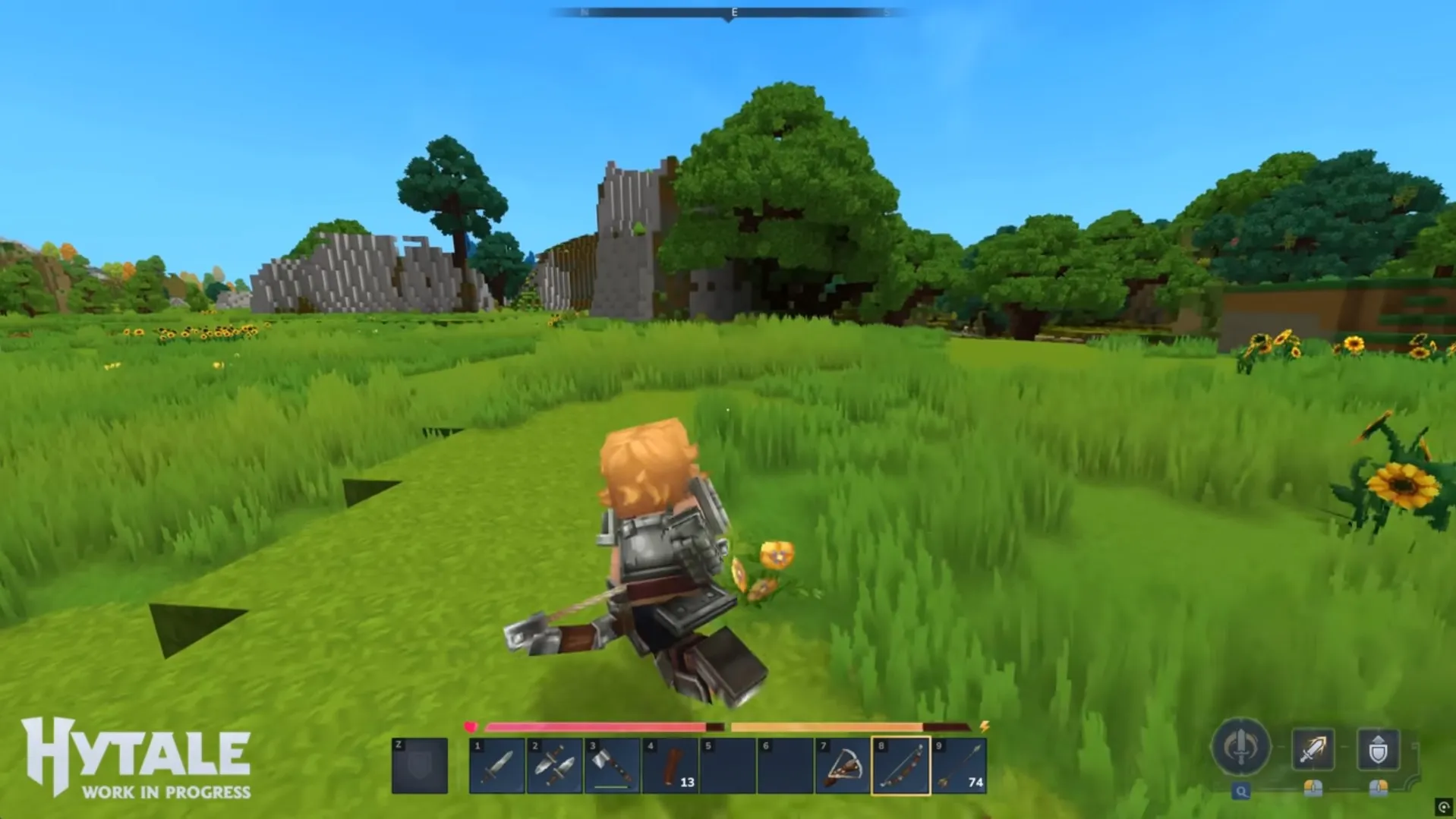Equip the twin daggers hotbar slot

[x=555, y=766]
